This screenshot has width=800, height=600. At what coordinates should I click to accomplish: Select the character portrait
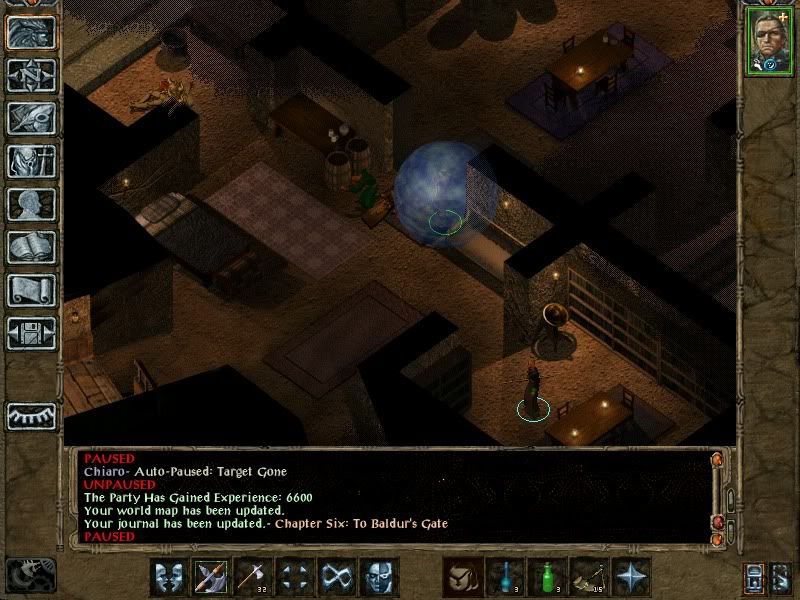point(767,42)
